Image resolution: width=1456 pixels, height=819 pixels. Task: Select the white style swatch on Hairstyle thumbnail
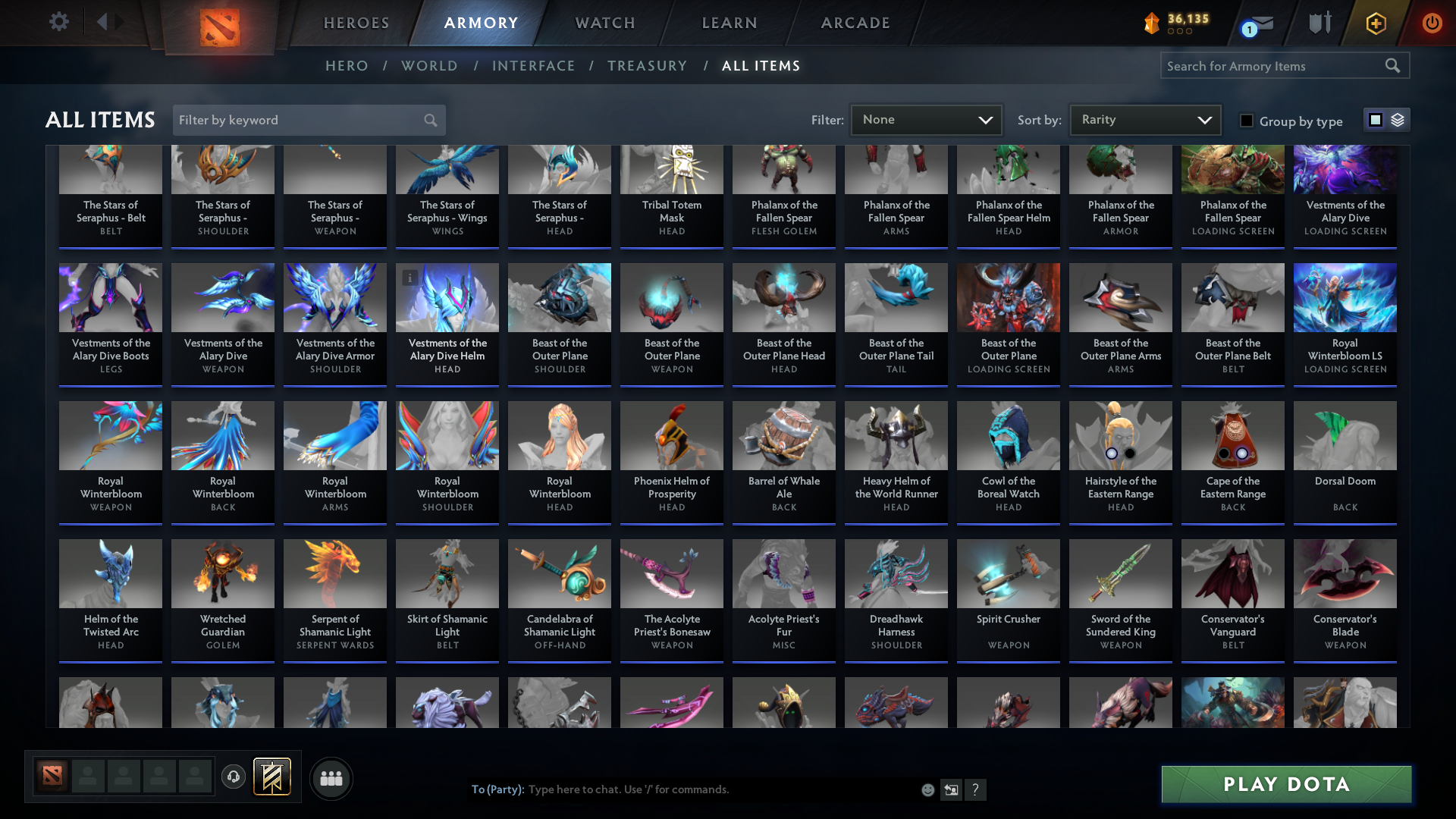[1112, 453]
